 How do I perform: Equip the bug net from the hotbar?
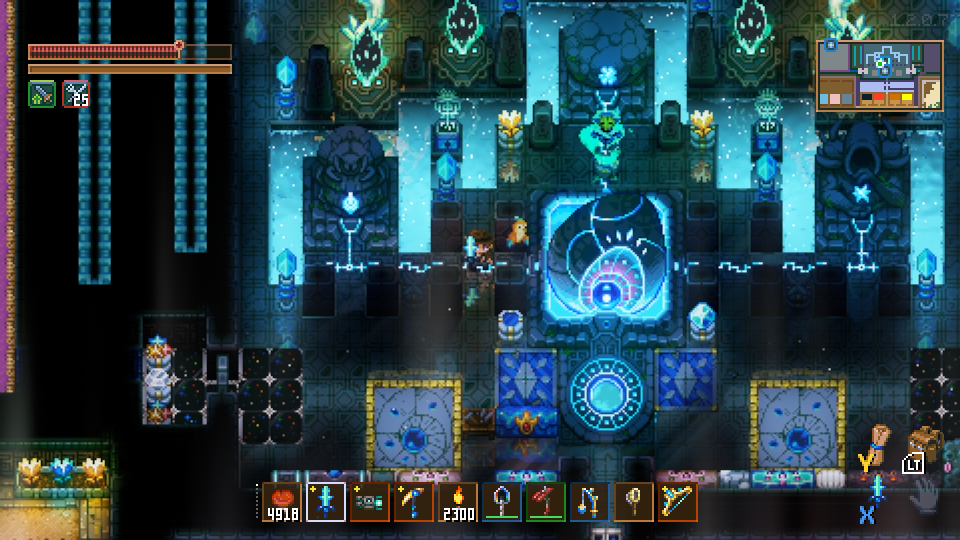(633, 502)
